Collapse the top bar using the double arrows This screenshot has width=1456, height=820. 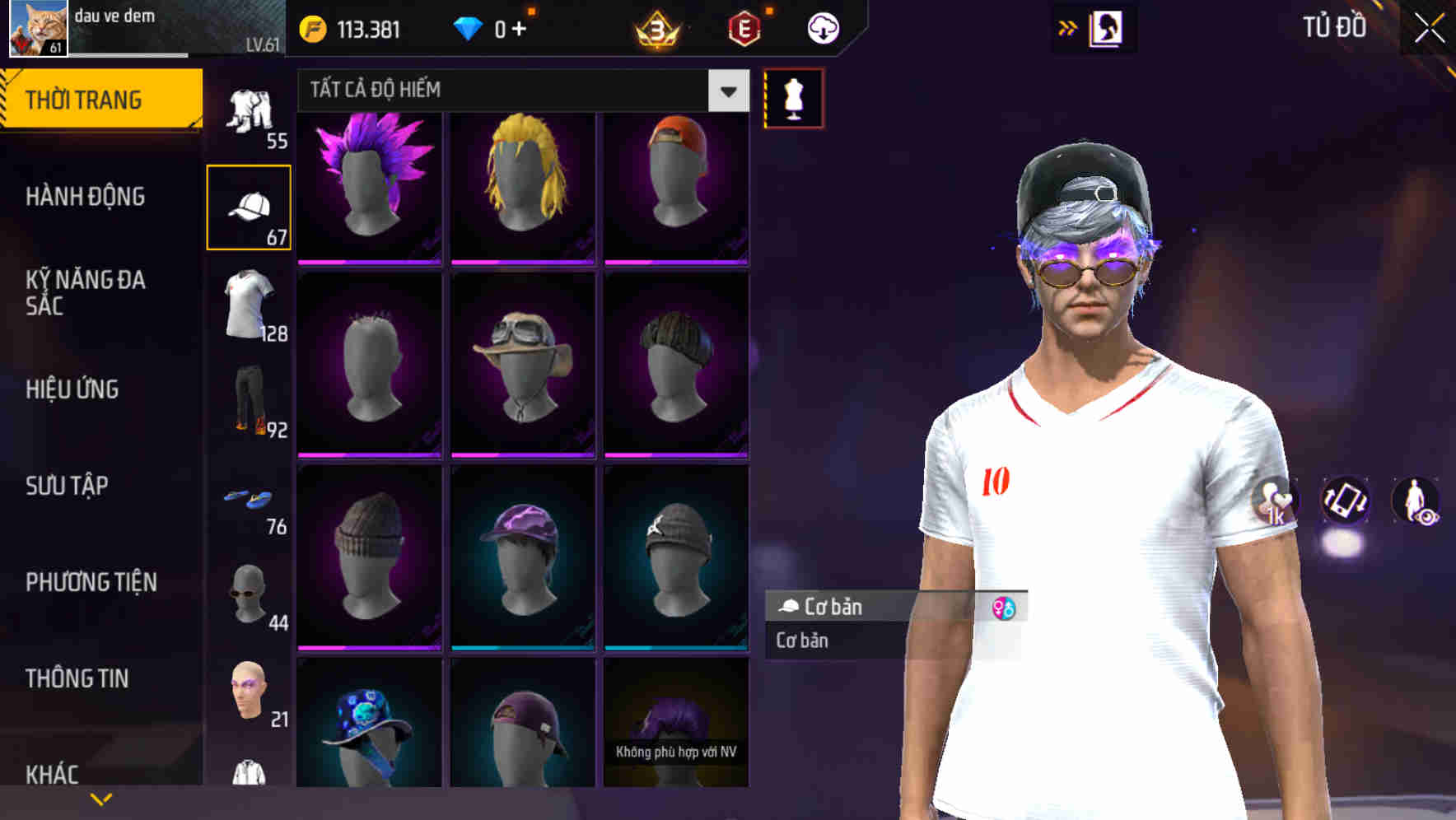click(1068, 26)
